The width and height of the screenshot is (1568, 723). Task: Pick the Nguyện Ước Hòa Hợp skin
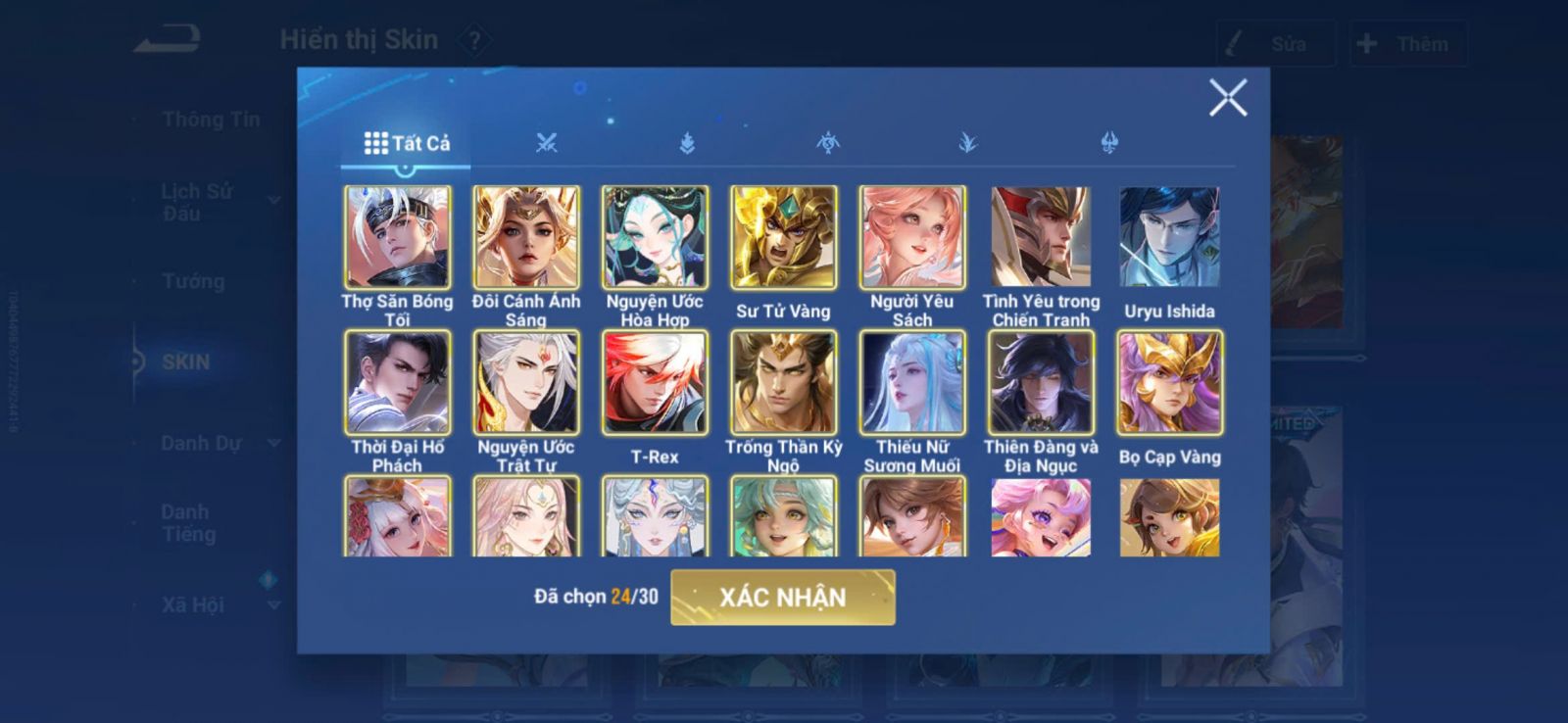click(655, 238)
